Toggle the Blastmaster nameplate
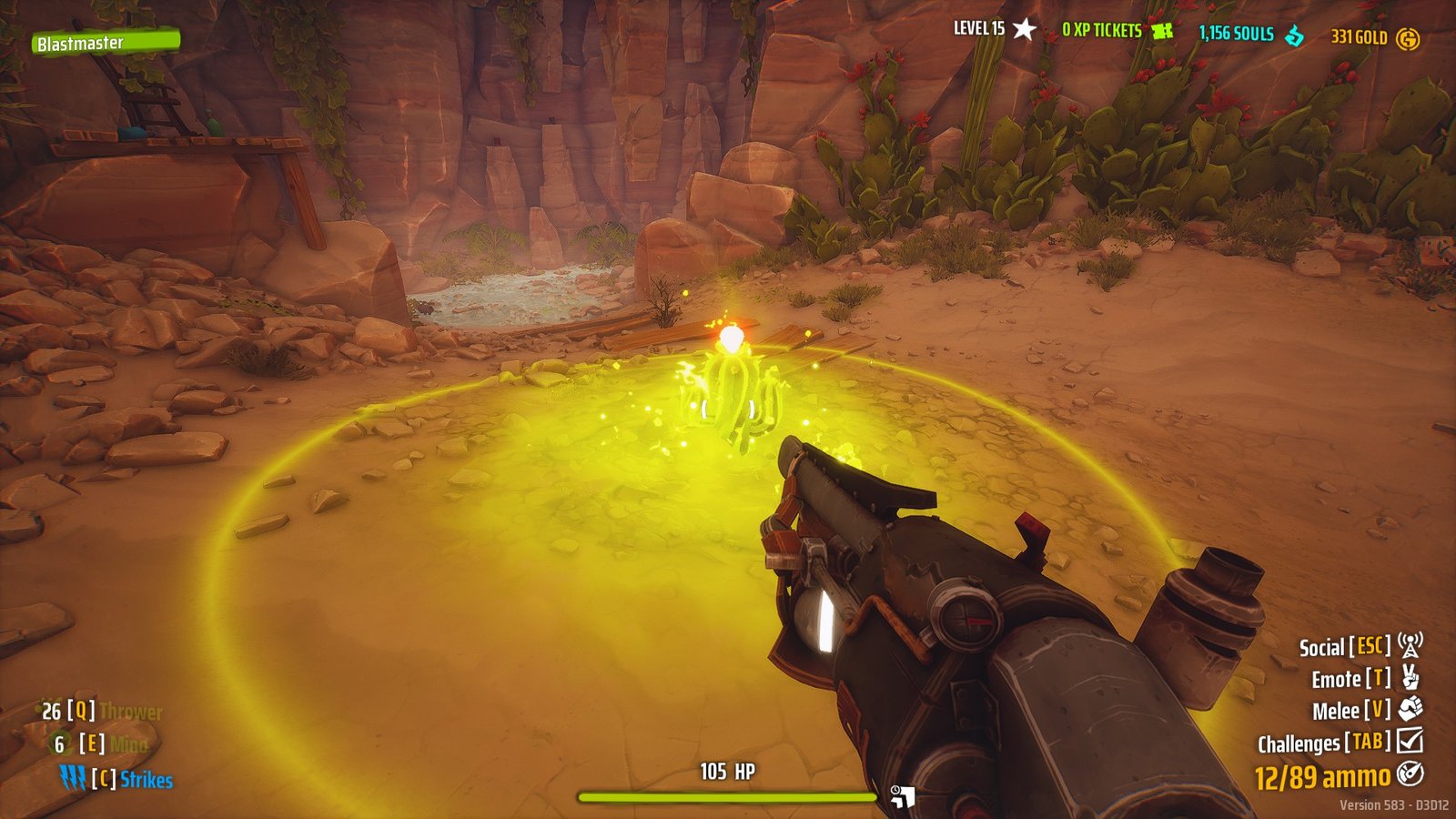 (x=106, y=41)
